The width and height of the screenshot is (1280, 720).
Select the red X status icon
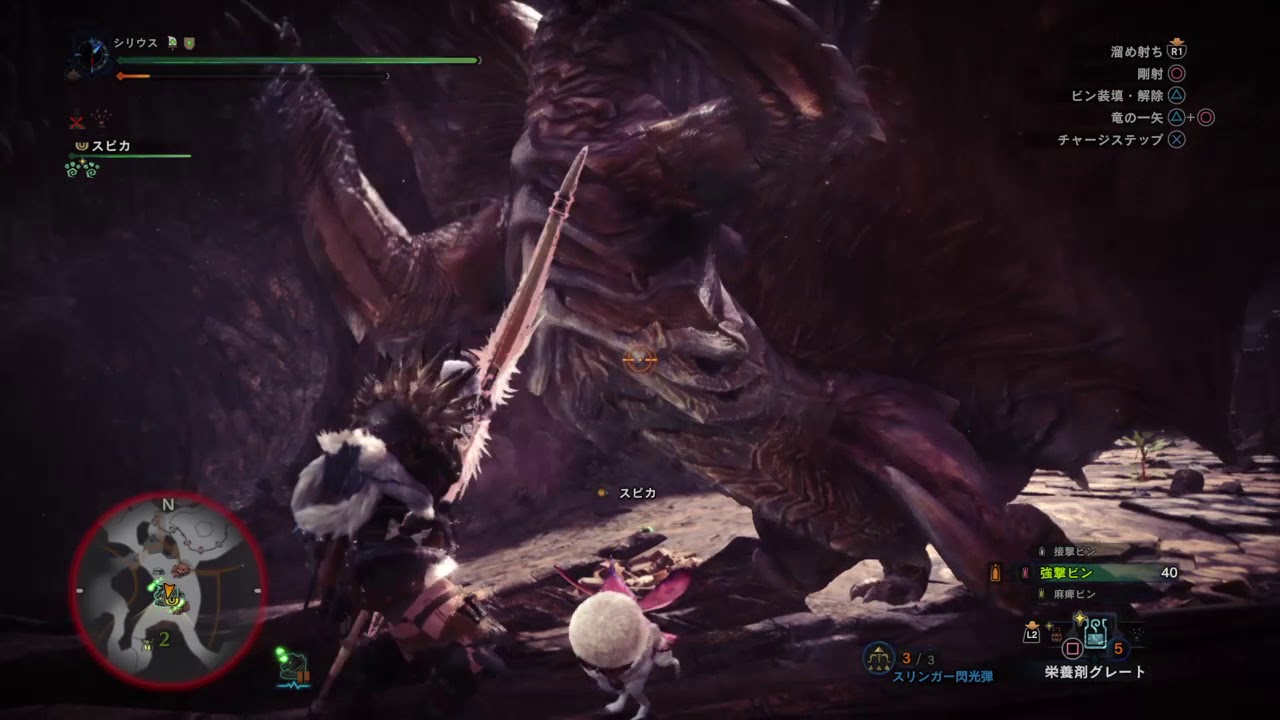click(x=77, y=121)
